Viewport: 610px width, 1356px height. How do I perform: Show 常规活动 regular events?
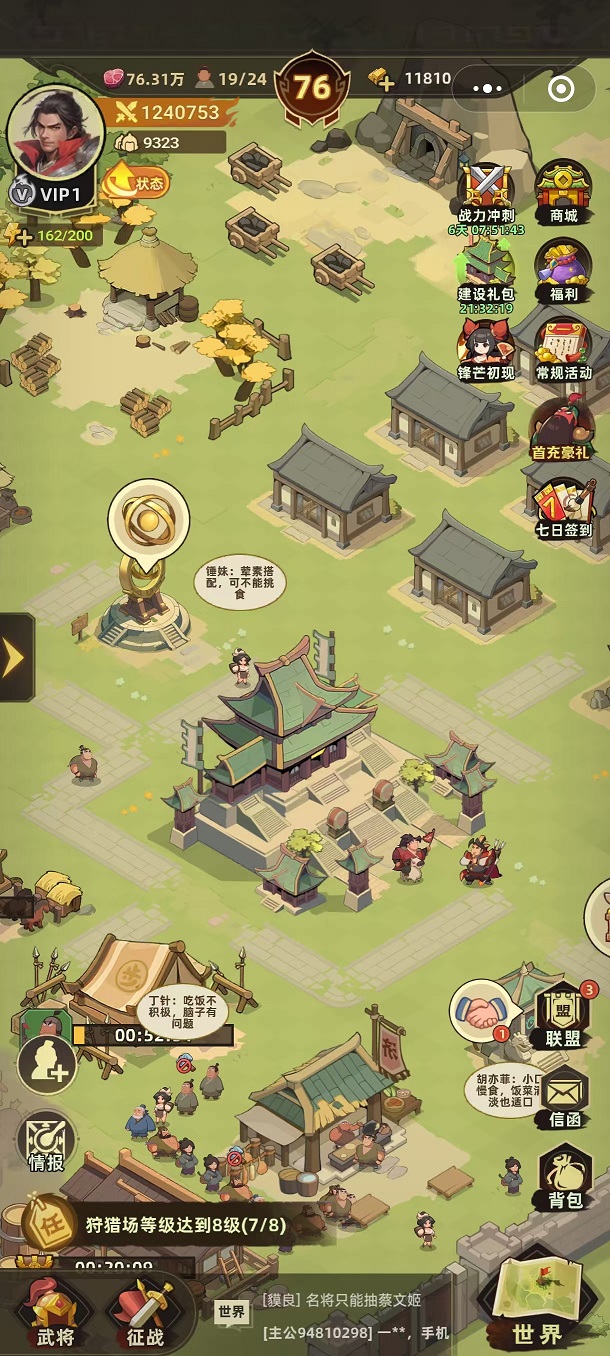click(563, 349)
